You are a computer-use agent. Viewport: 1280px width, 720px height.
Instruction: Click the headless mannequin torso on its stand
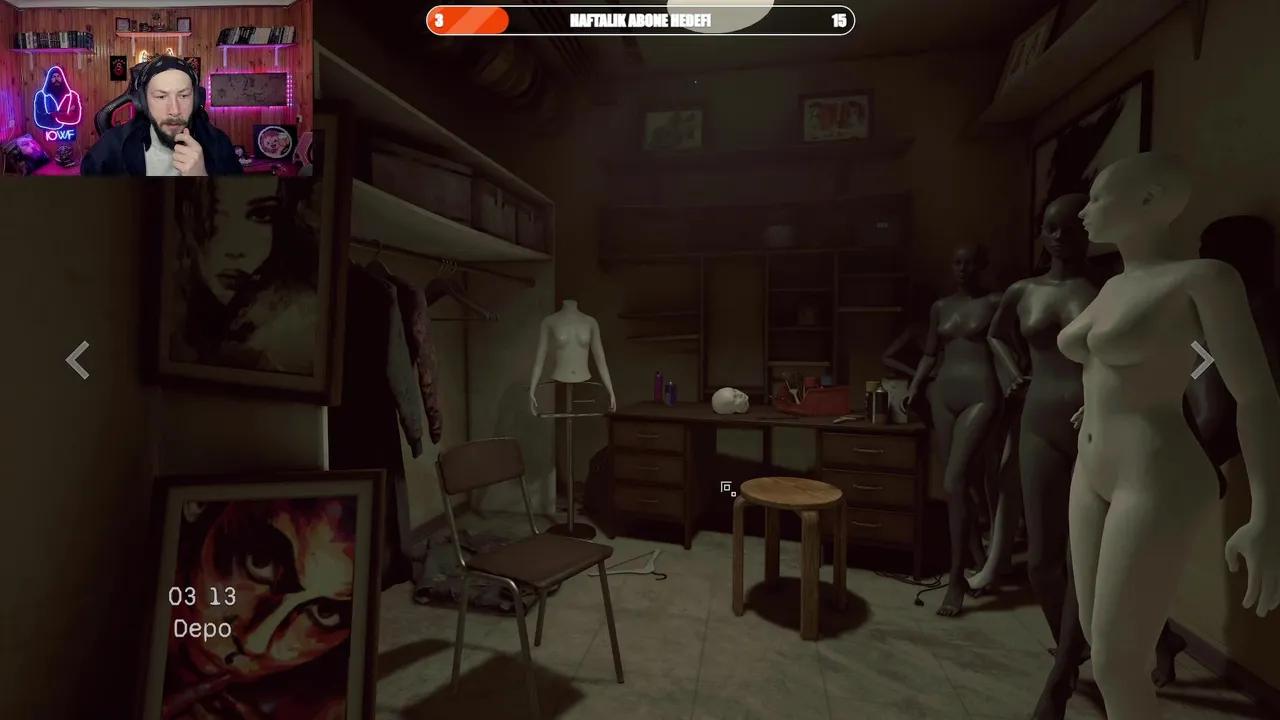tap(572, 360)
